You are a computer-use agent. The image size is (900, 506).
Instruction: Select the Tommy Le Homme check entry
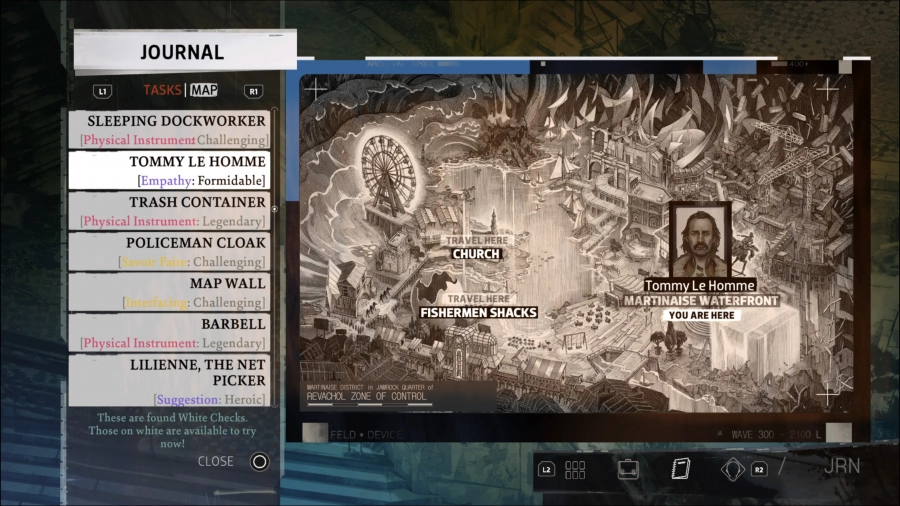tap(168, 170)
